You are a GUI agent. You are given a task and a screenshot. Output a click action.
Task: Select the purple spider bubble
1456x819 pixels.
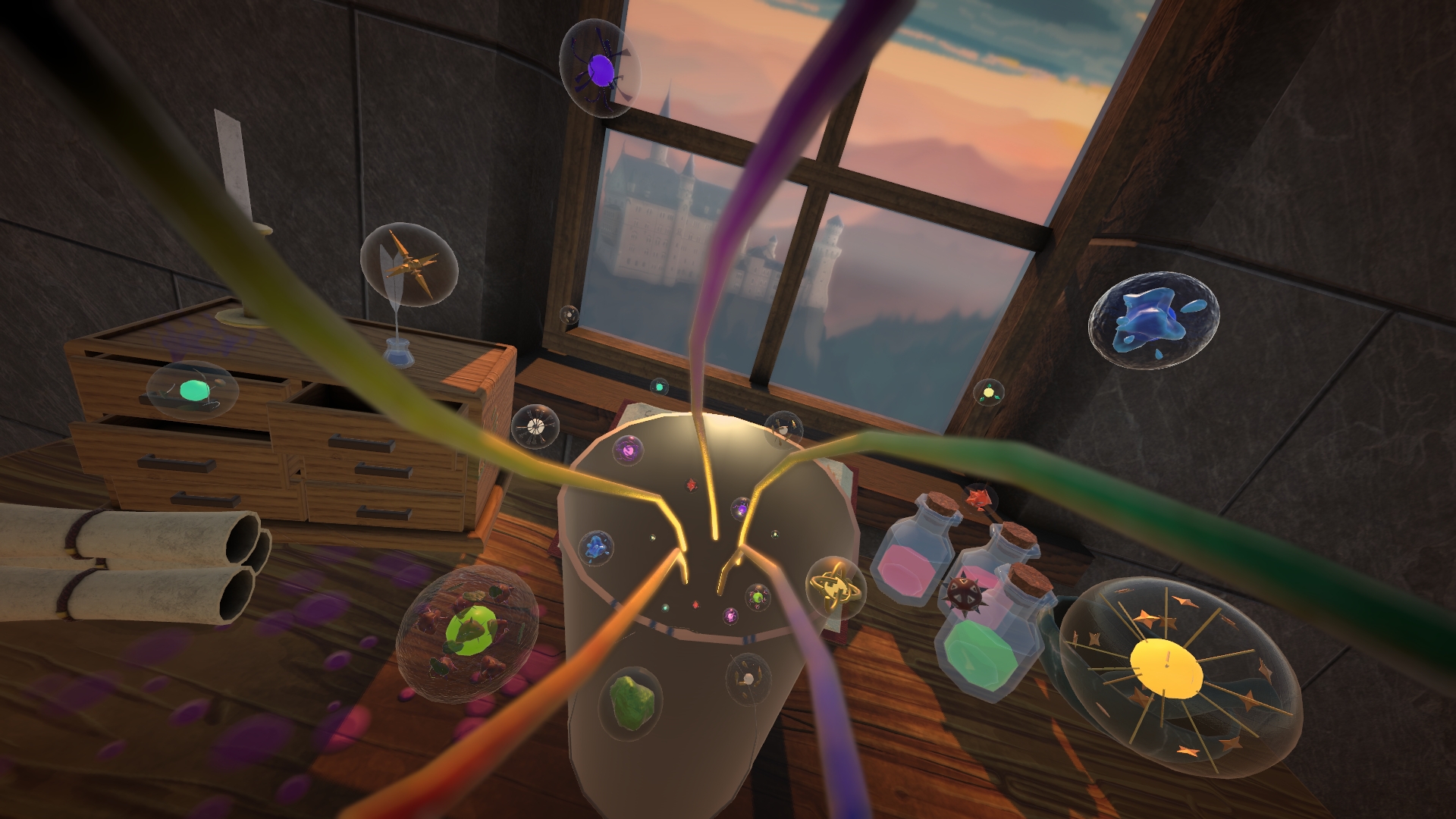[598, 69]
